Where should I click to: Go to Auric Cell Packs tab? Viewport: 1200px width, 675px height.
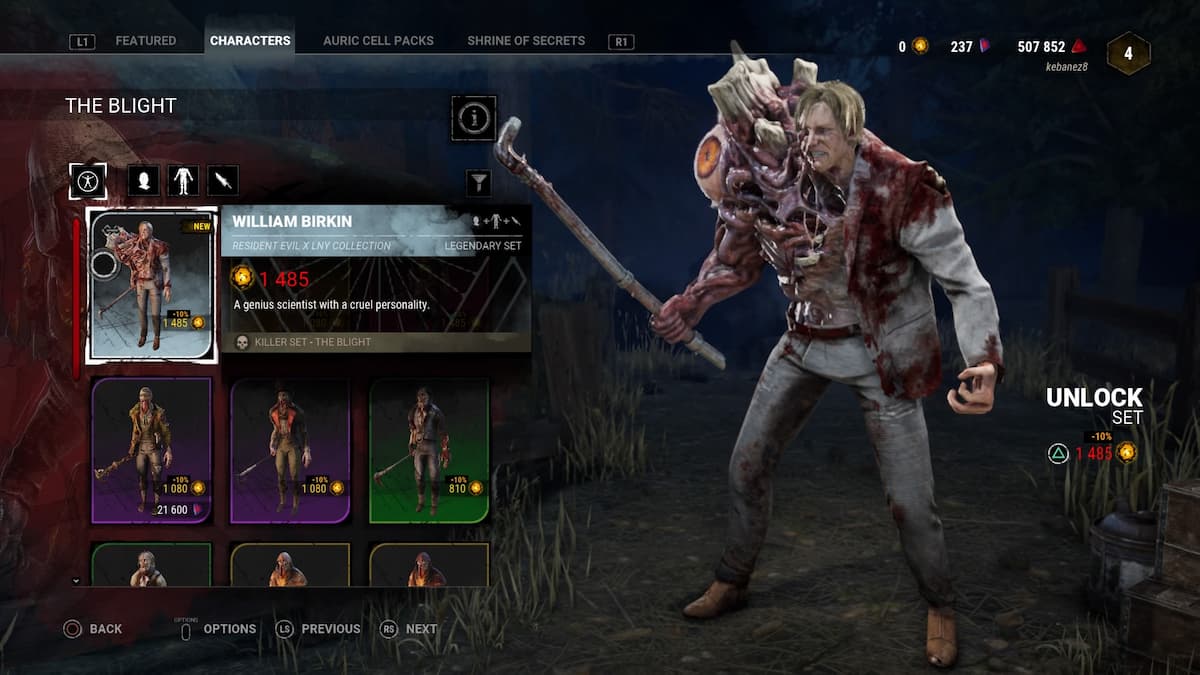click(x=378, y=41)
